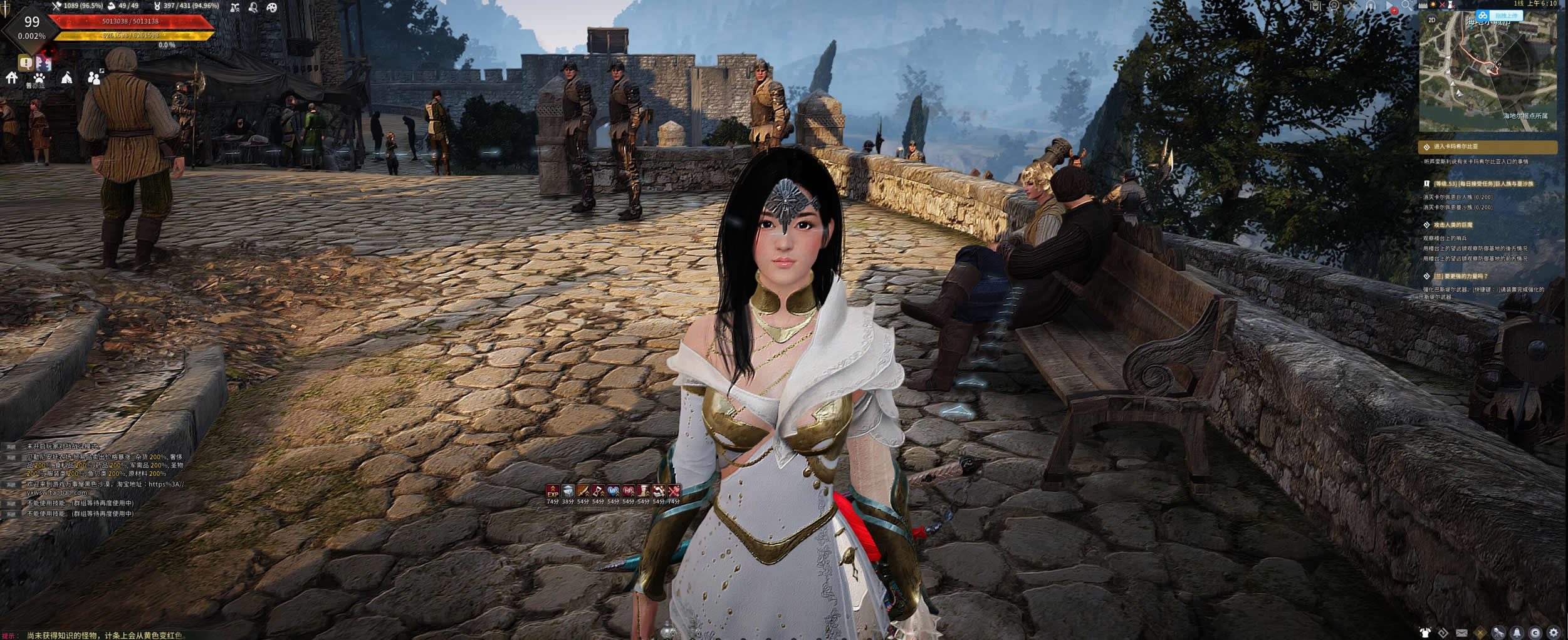The image size is (1568, 640).
Task: Open the pet paw-print icon
Action: [x=39, y=78]
